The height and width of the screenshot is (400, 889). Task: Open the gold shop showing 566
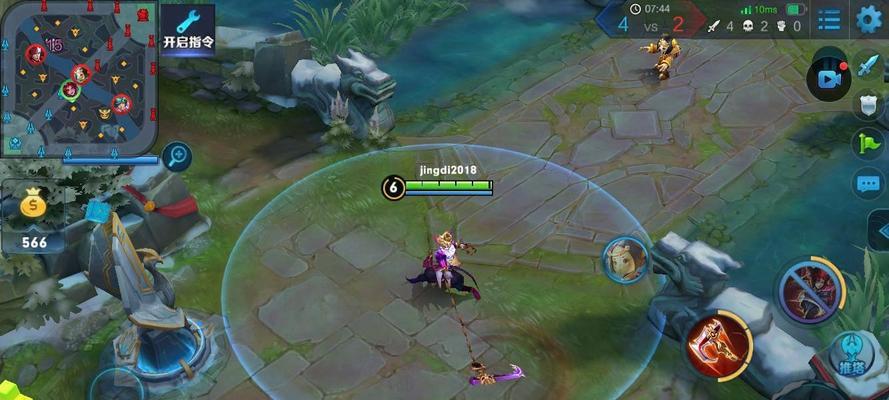(34, 218)
